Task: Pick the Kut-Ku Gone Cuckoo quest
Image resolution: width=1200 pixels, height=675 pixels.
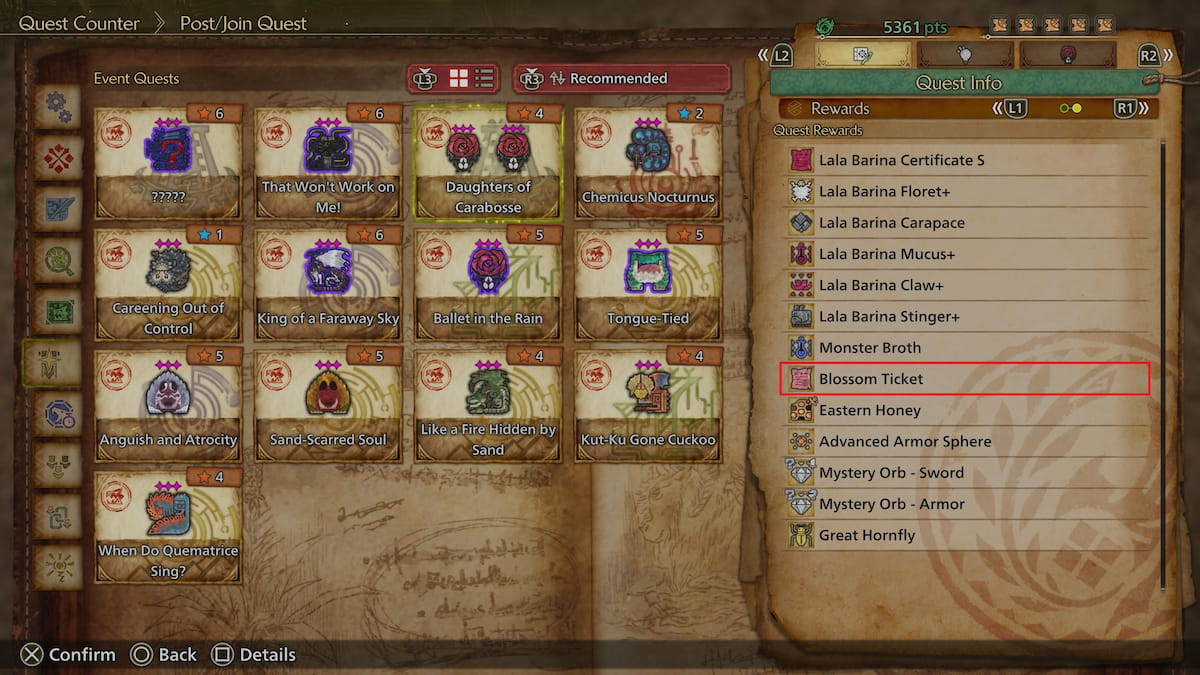Action: click(x=648, y=405)
